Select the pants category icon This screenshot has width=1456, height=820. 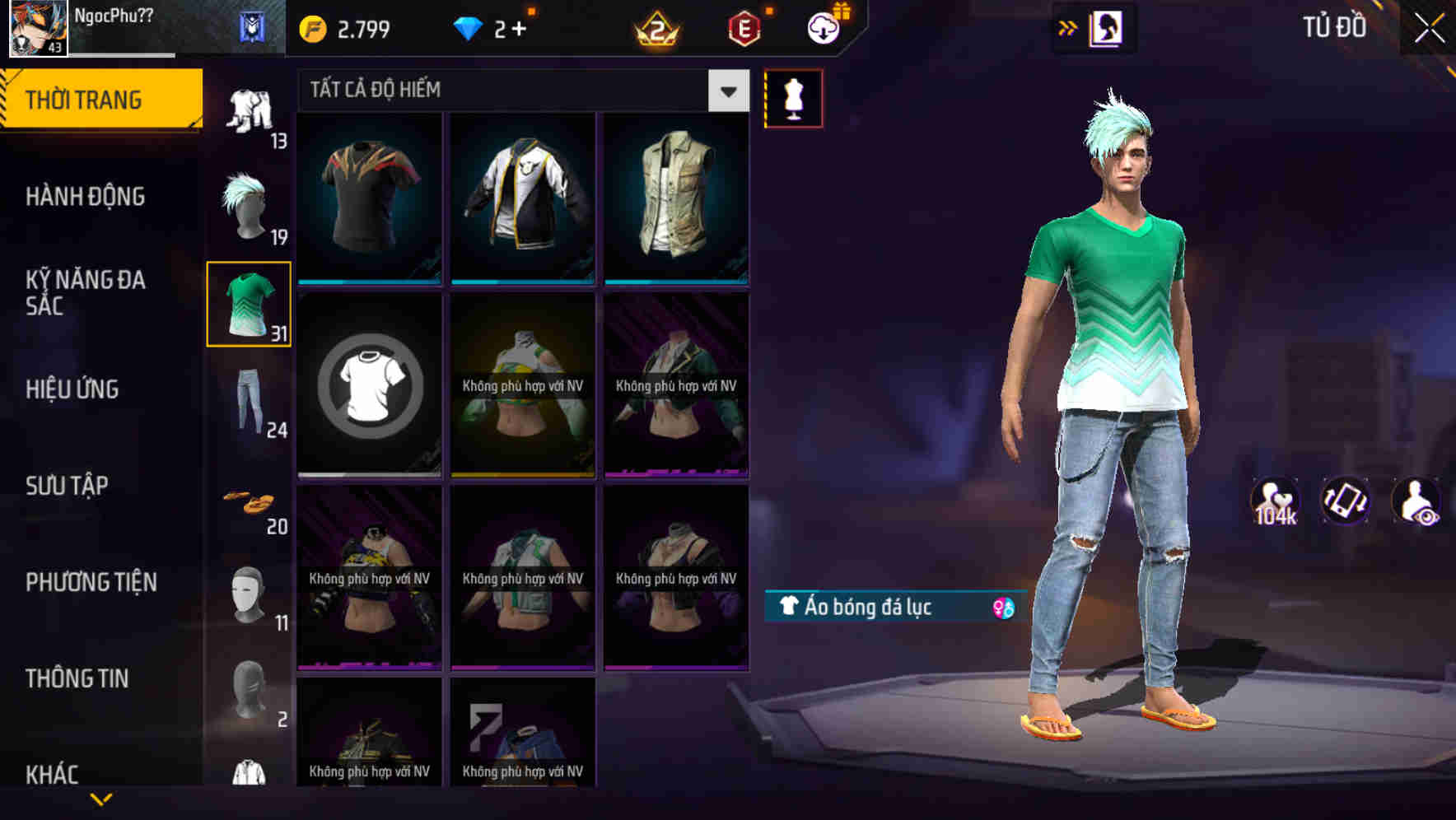tap(248, 406)
